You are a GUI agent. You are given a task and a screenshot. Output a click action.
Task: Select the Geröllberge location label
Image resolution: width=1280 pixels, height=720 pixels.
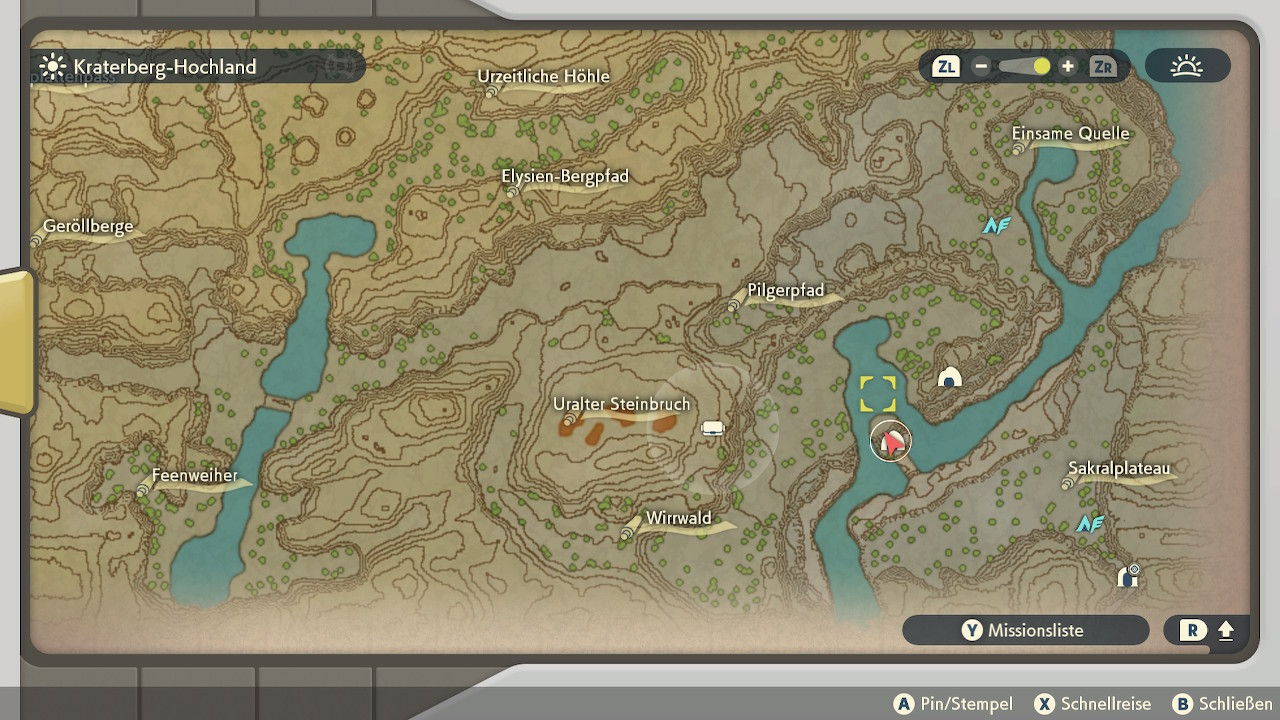click(88, 227)
